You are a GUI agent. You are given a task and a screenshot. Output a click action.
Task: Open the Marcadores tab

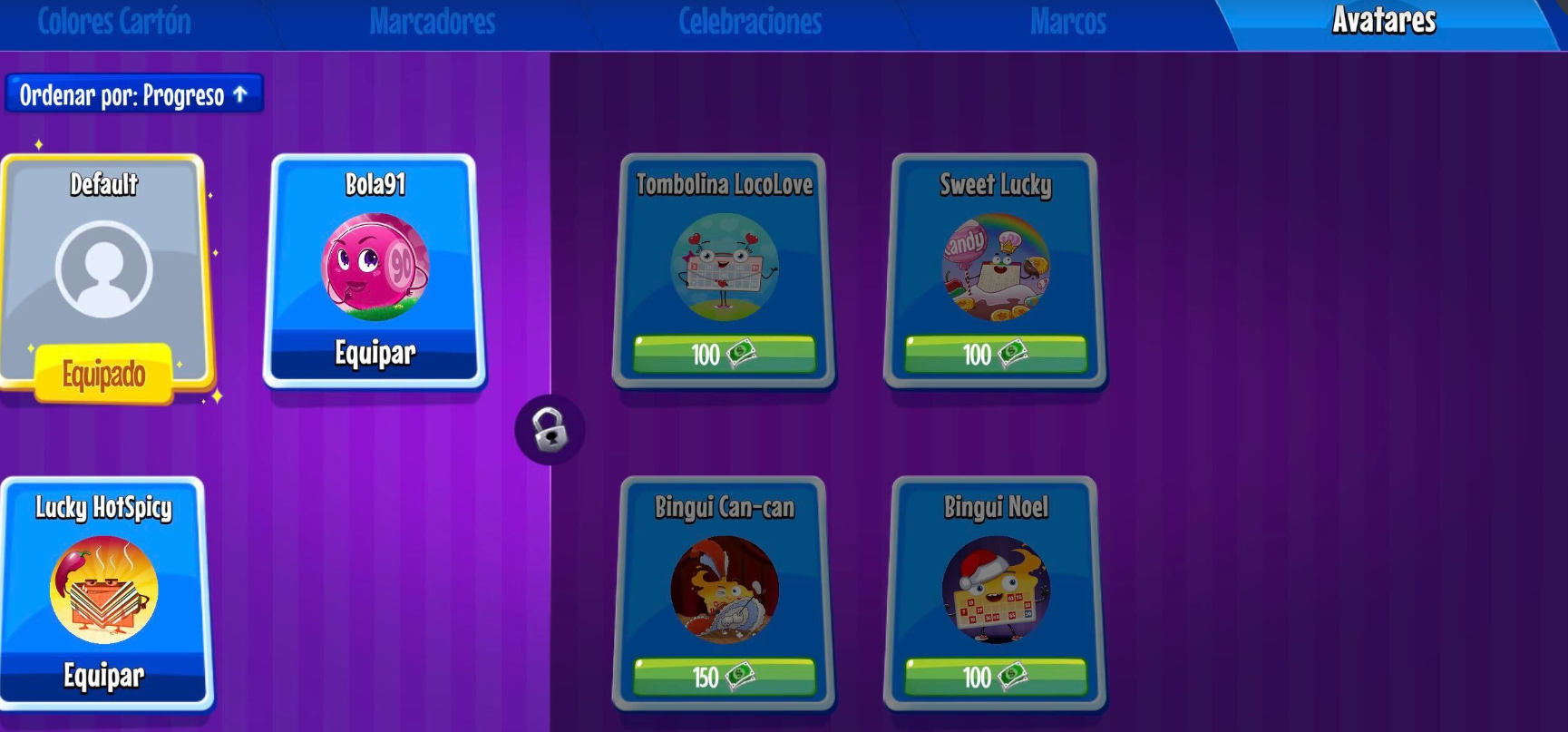pyautogui.click(x=432, y=22)
